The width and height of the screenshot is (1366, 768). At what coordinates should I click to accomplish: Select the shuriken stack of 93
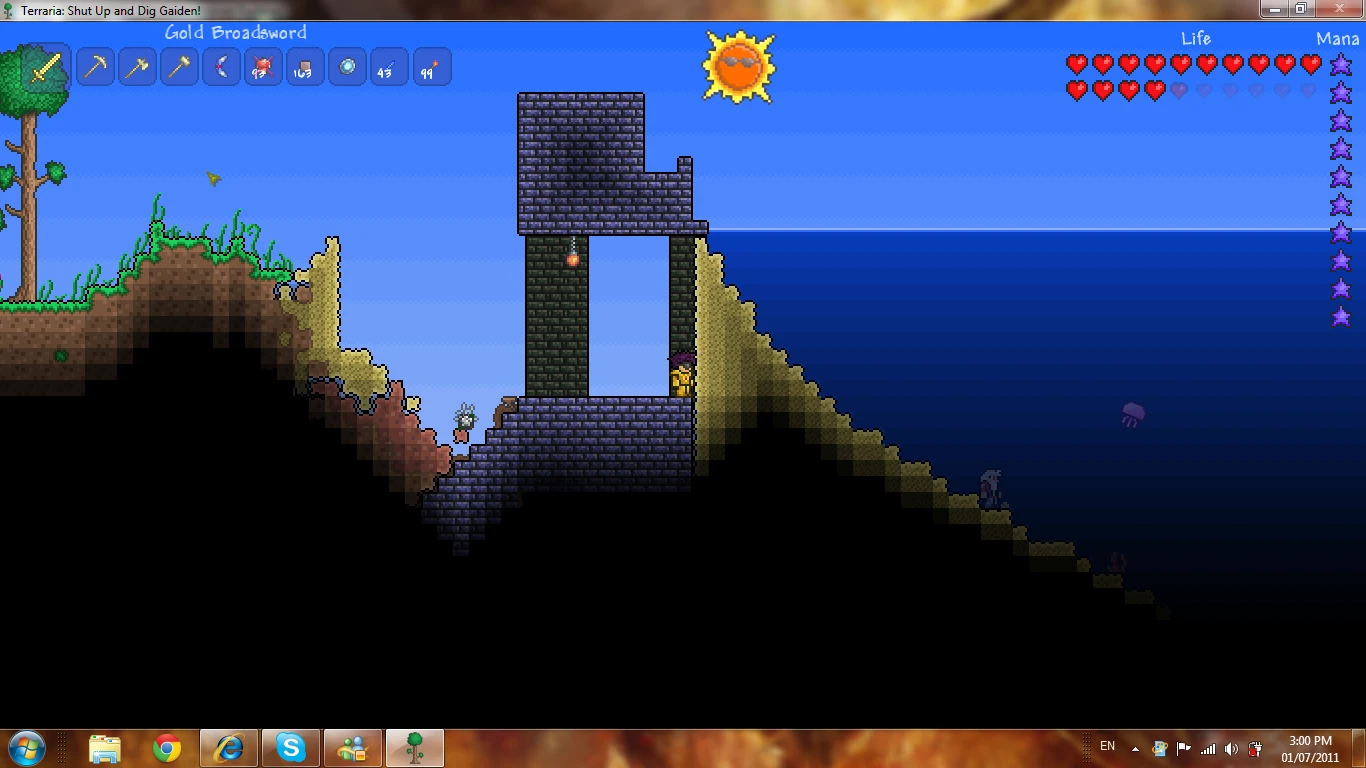point(263,66)
